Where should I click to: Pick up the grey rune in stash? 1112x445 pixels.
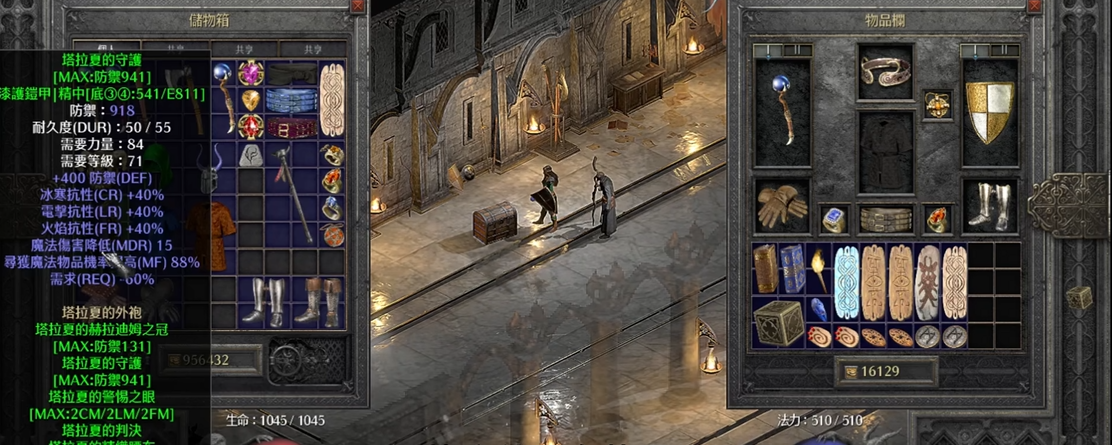coord(249,155)
